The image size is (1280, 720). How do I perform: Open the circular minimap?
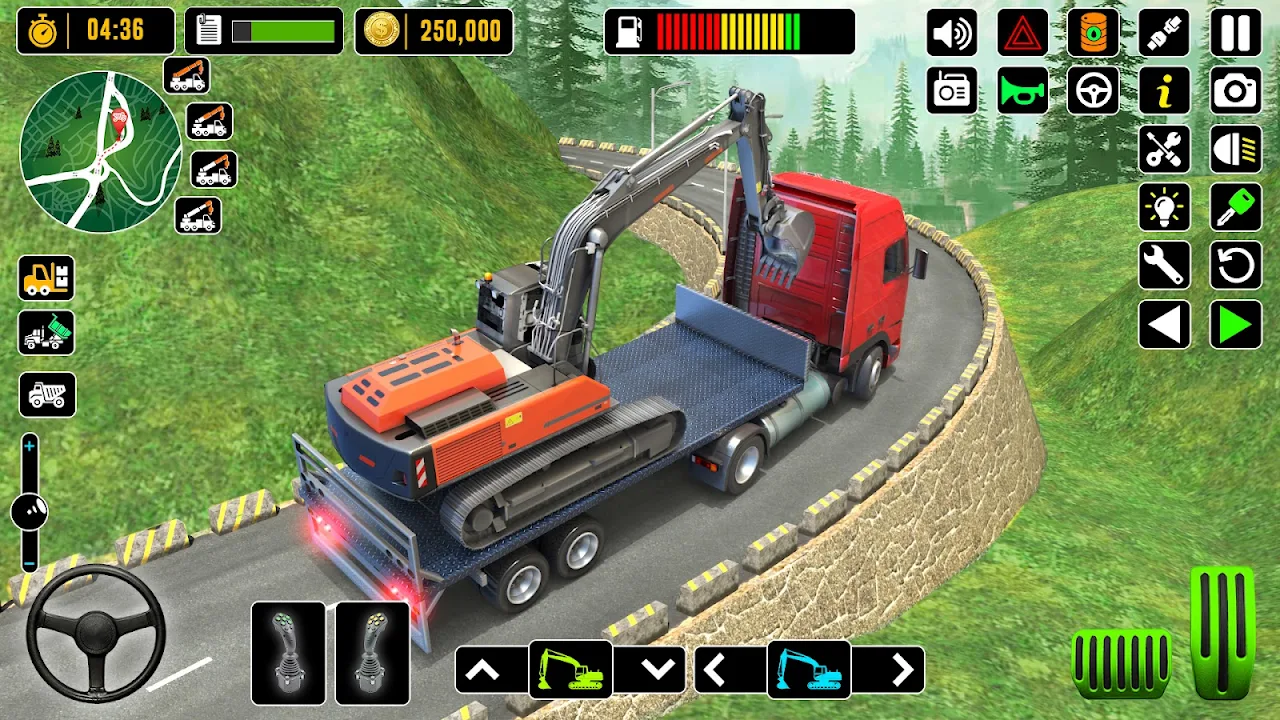point(100,152)
